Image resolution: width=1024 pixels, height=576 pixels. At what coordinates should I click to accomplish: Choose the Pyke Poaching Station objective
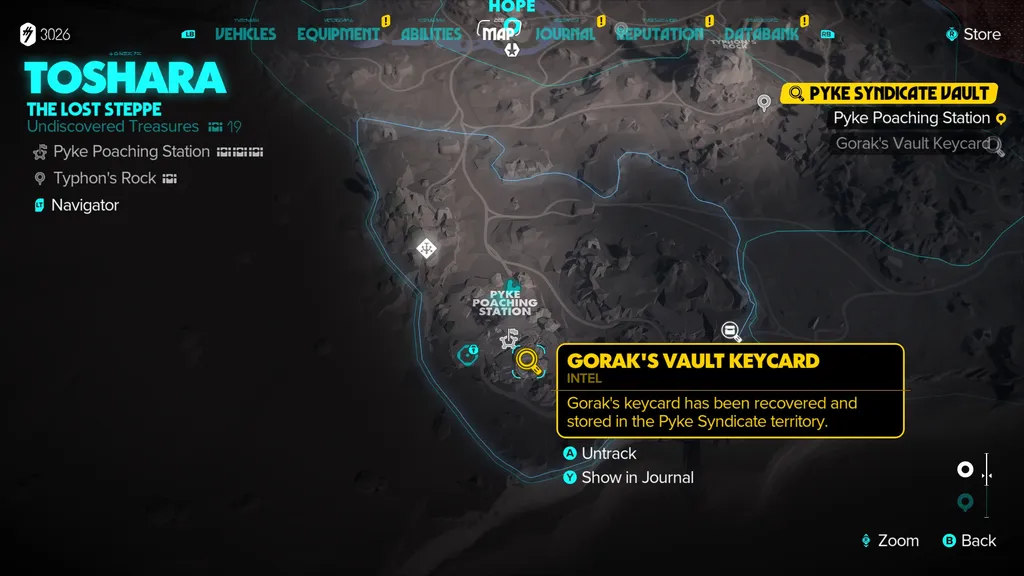[911, 118]
